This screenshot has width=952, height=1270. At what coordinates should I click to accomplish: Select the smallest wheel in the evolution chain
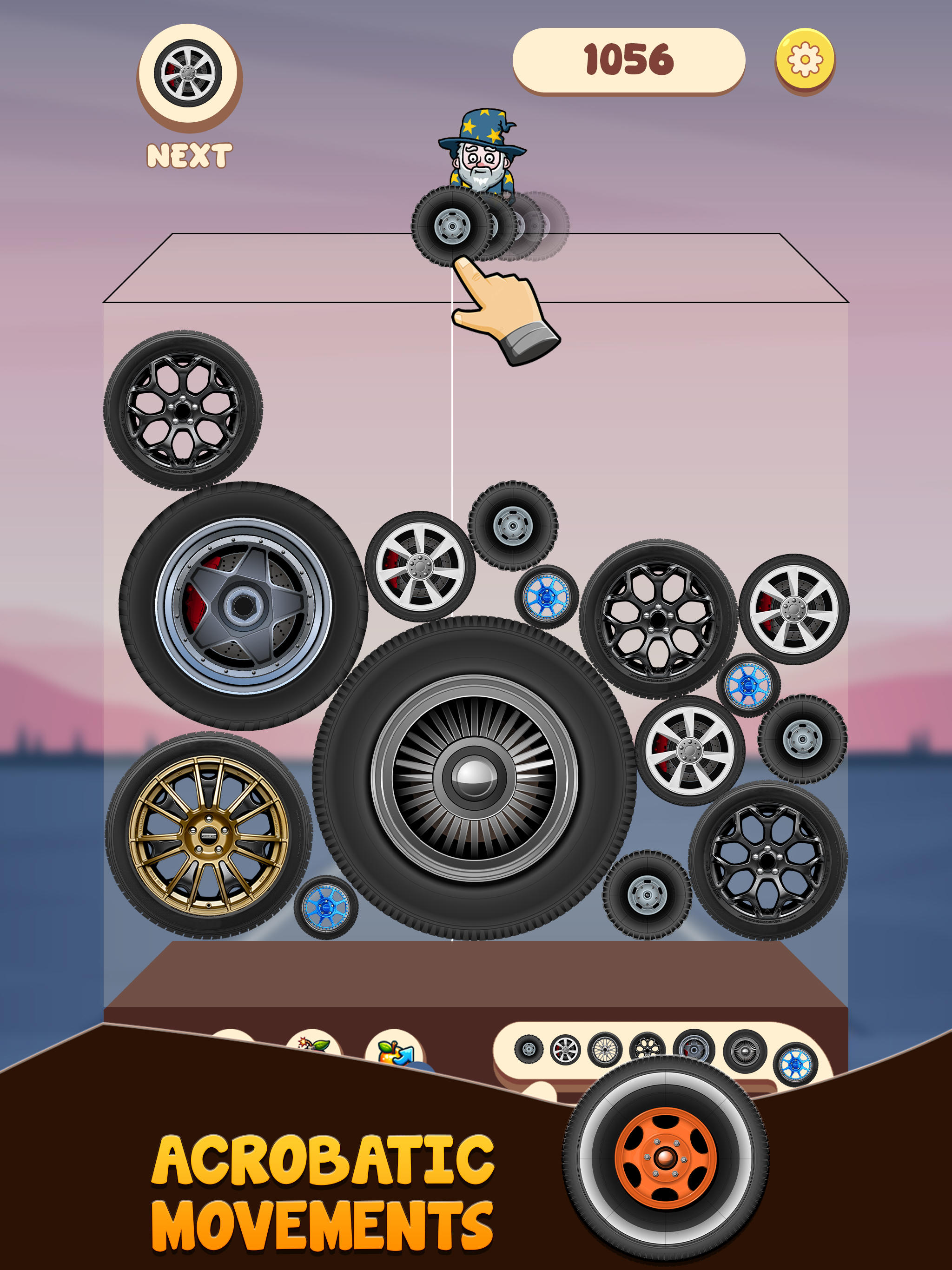(529, 1048)
